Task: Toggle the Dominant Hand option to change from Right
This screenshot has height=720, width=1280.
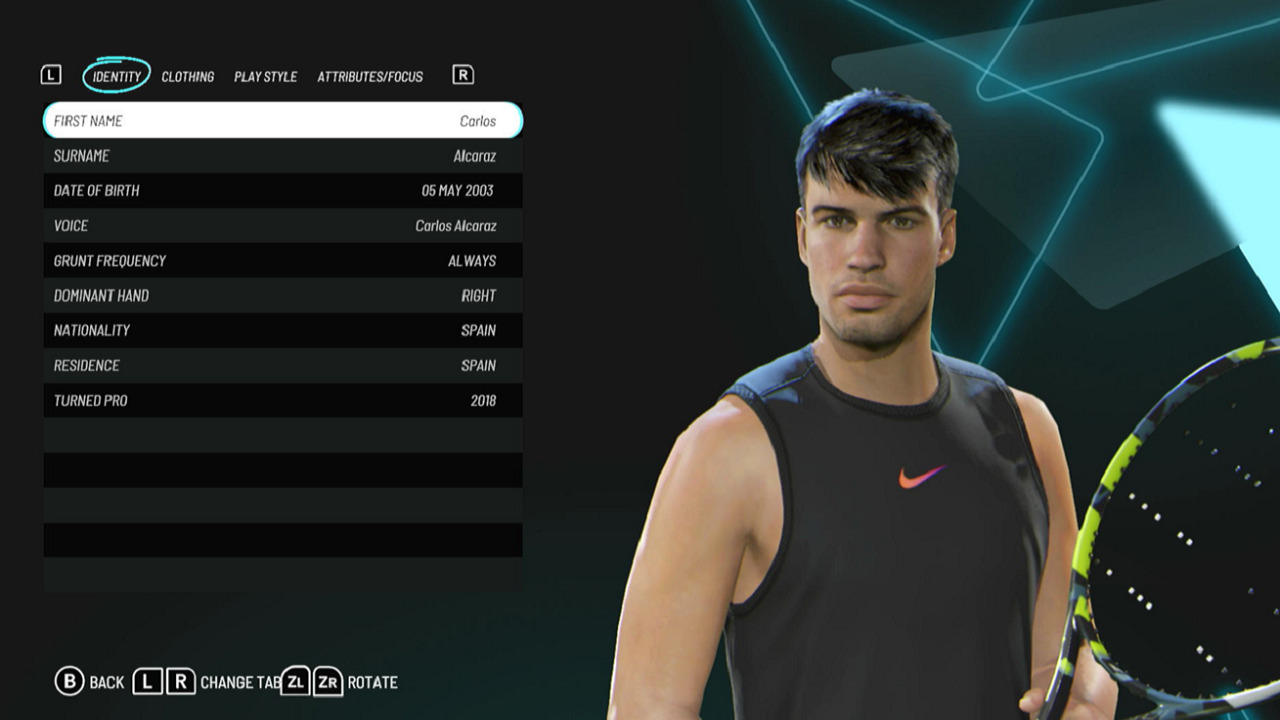Action: point(280,295)
